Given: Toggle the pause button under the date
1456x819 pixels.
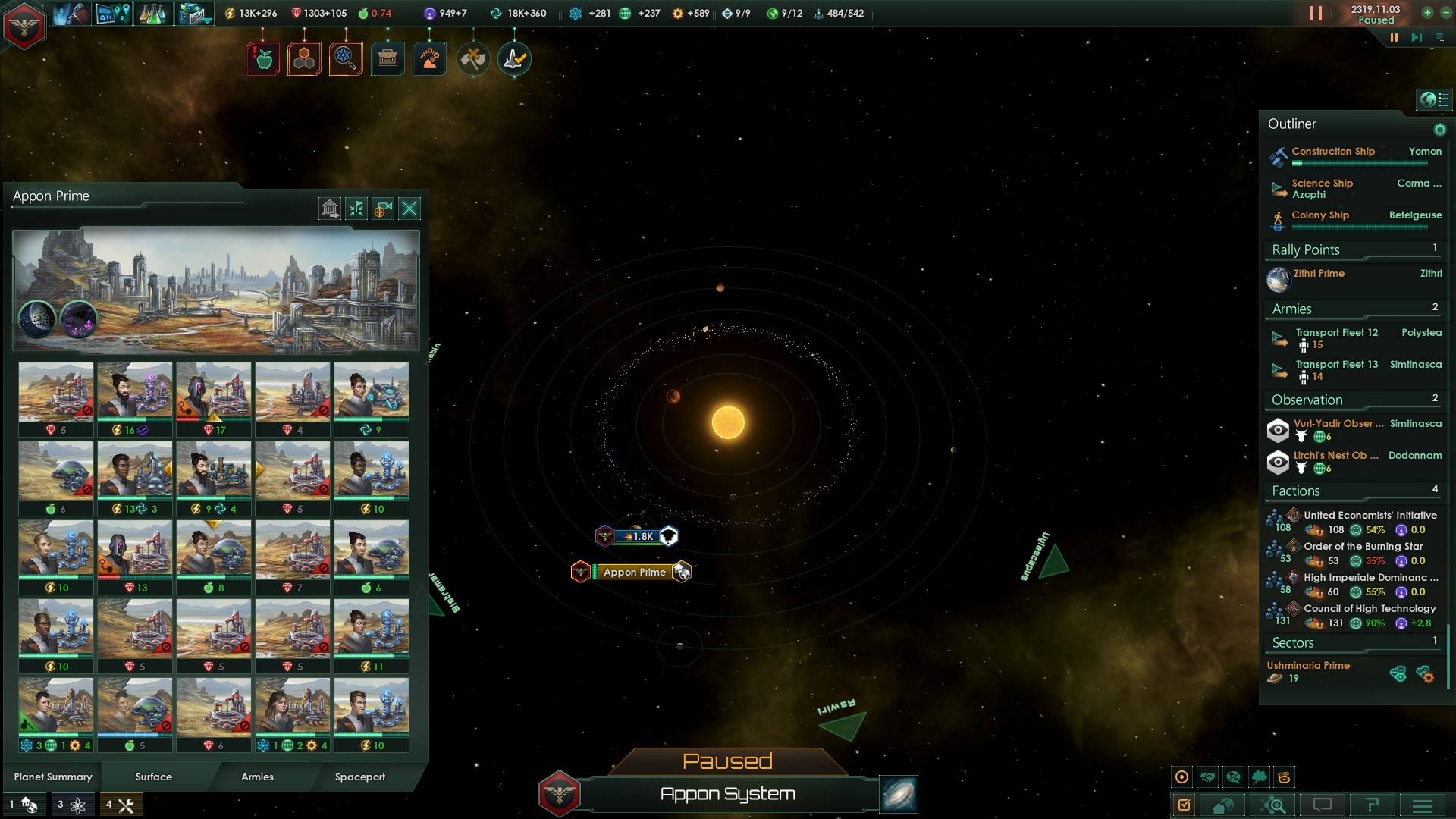Looking at the screenshot, I should 1394,37.
